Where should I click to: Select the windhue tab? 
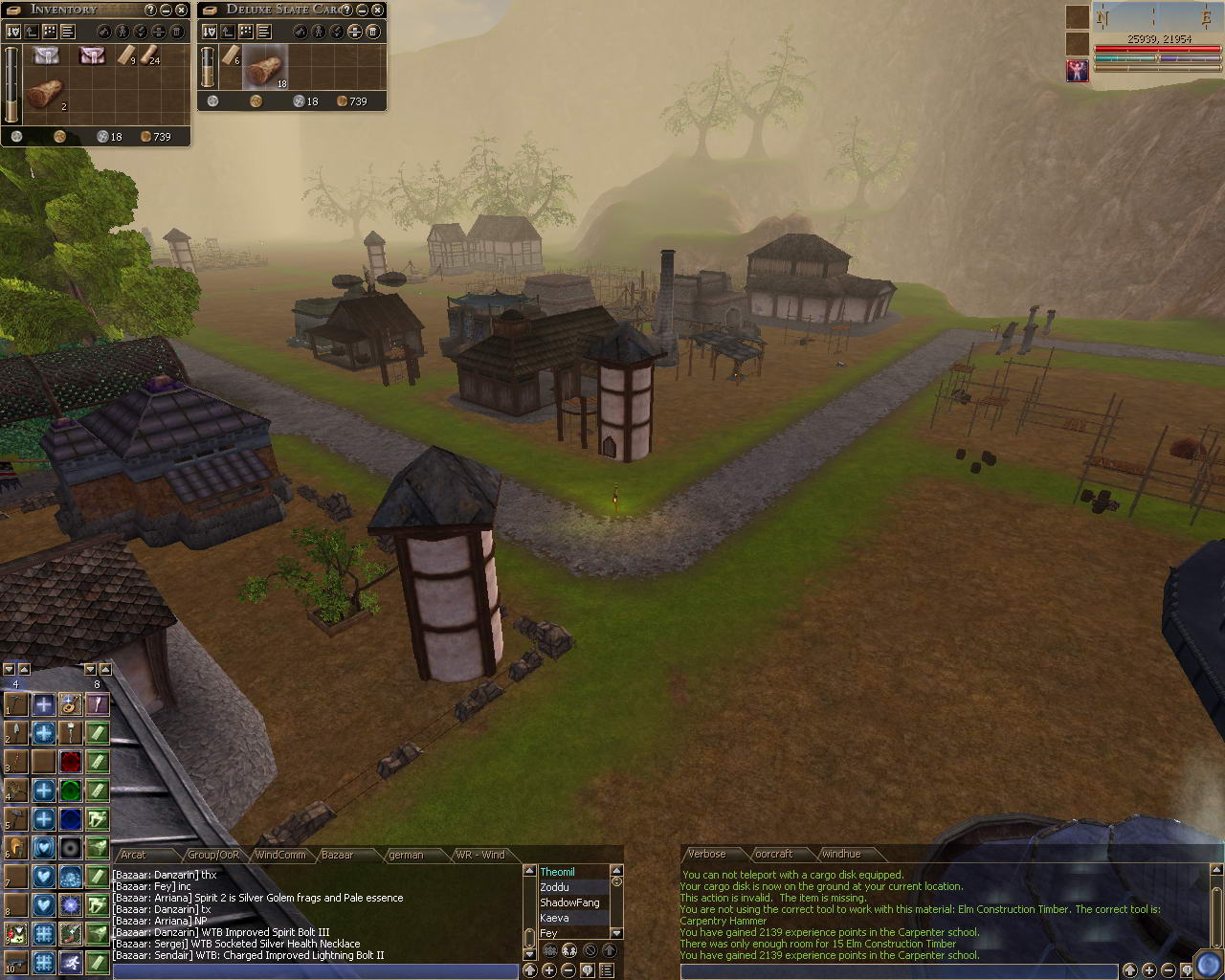[841, 854]
